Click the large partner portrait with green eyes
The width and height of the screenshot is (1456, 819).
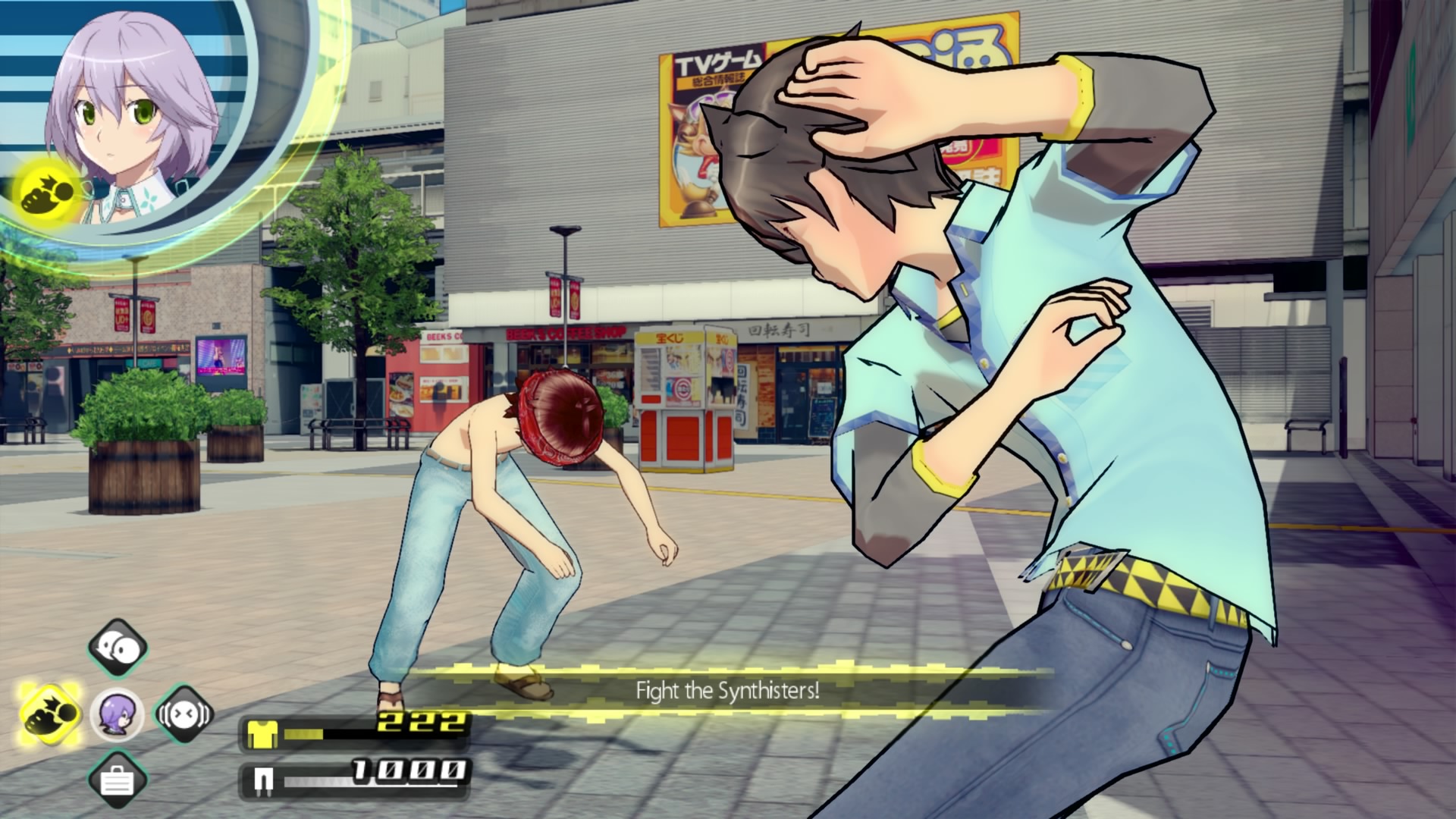pos(133,114)
